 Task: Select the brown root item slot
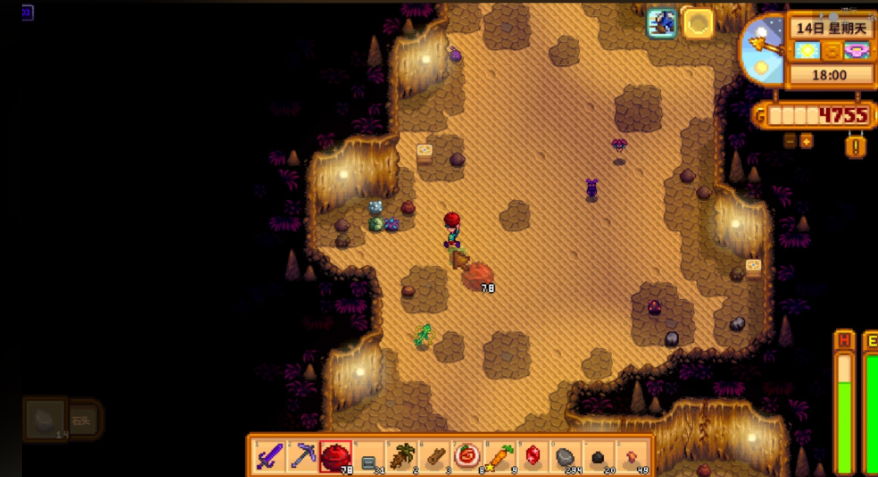[x=402, y=456]
